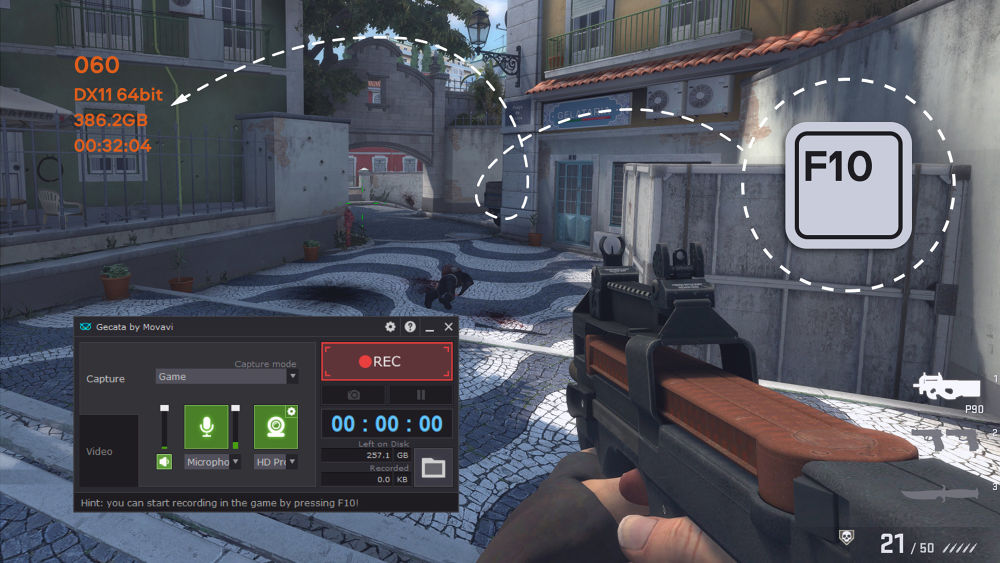Image resolution: width=1000 pixels, height=563 pixels.
Task: Start recording with the red REC button
Action: [x=387, y=361]
